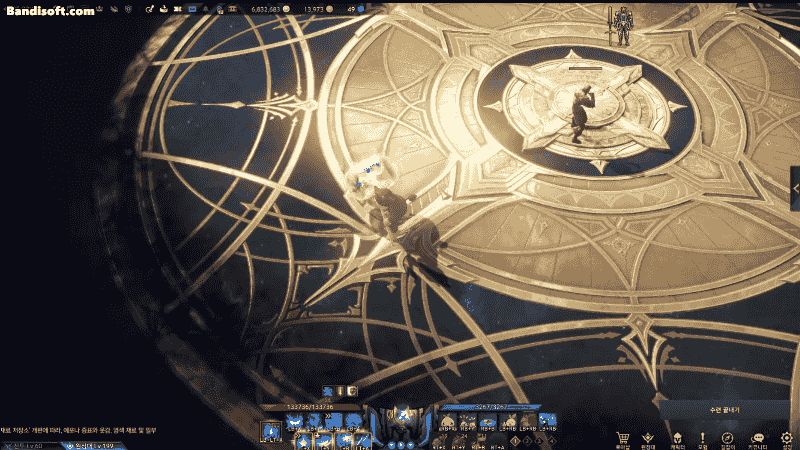Viewport: 800px width, 450px height.
Task: Click the 수련 끝내기 (End Training) button
Action: (x=724, y=409)
